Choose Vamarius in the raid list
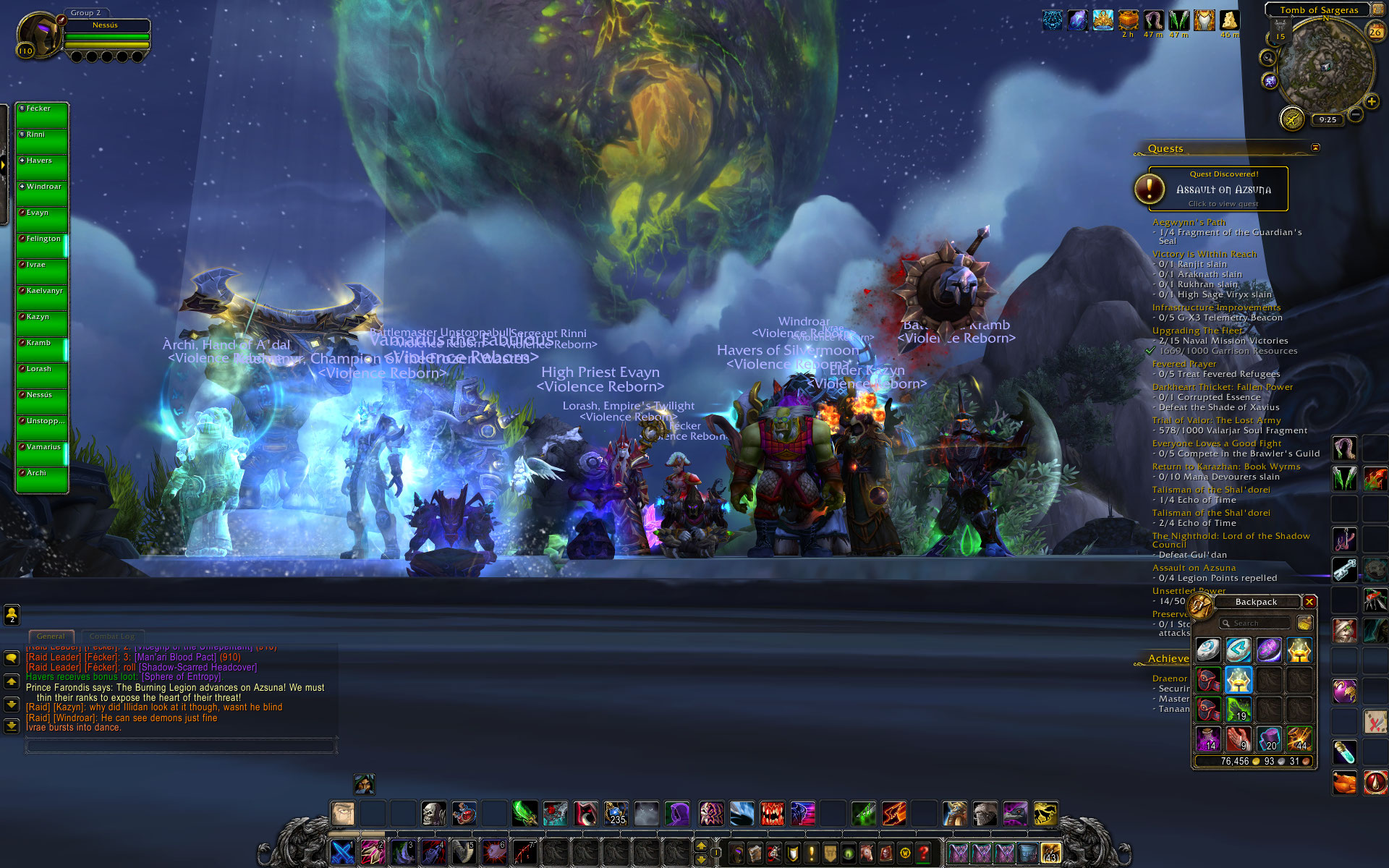The image size is (1389, 868). pos(43,454)
